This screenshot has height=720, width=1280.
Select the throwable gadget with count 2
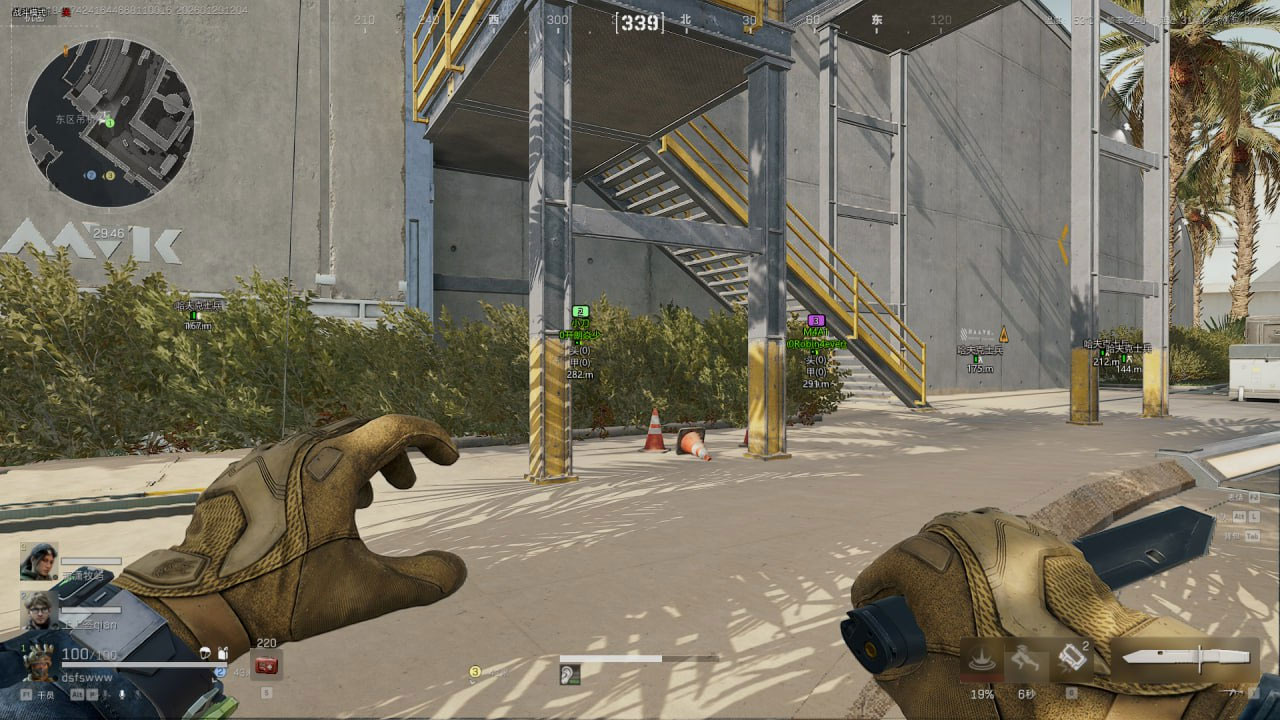(1071, 658)
